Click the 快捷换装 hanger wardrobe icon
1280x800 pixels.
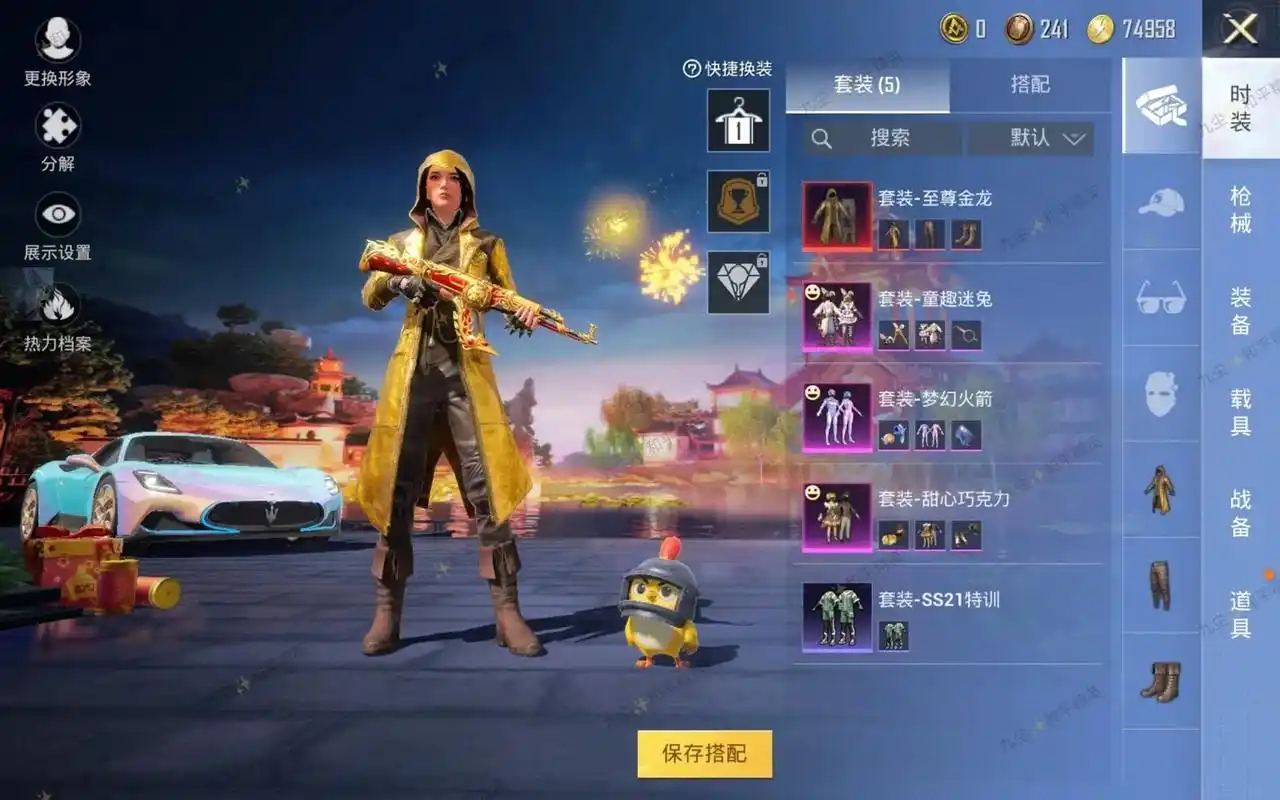pos(738,120)
